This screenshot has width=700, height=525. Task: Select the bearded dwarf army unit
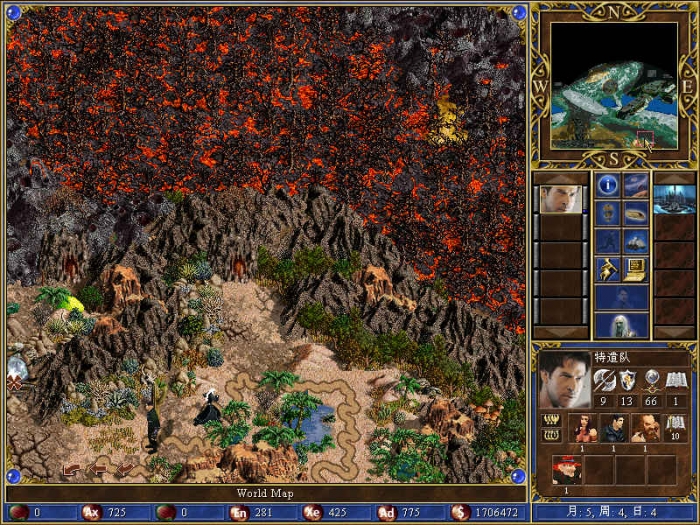645,428
